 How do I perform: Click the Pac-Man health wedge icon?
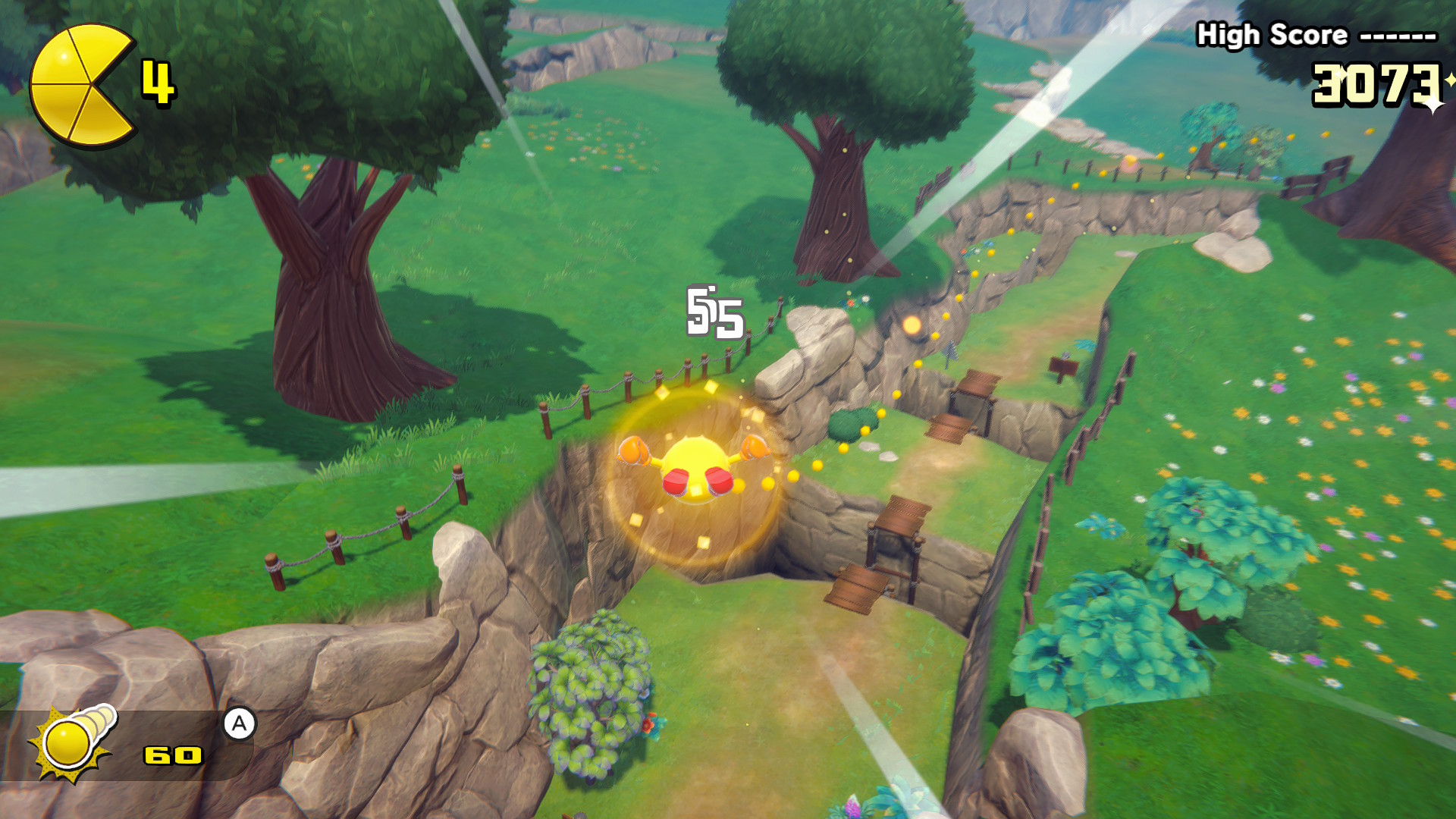click(x=80, y=85)
